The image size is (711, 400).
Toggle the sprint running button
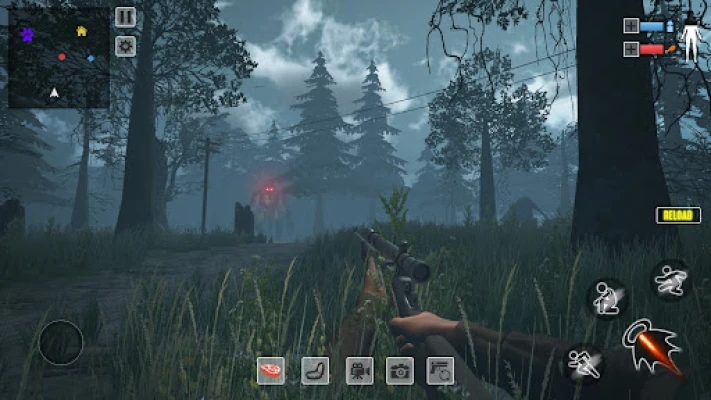[x=584, y=362]
